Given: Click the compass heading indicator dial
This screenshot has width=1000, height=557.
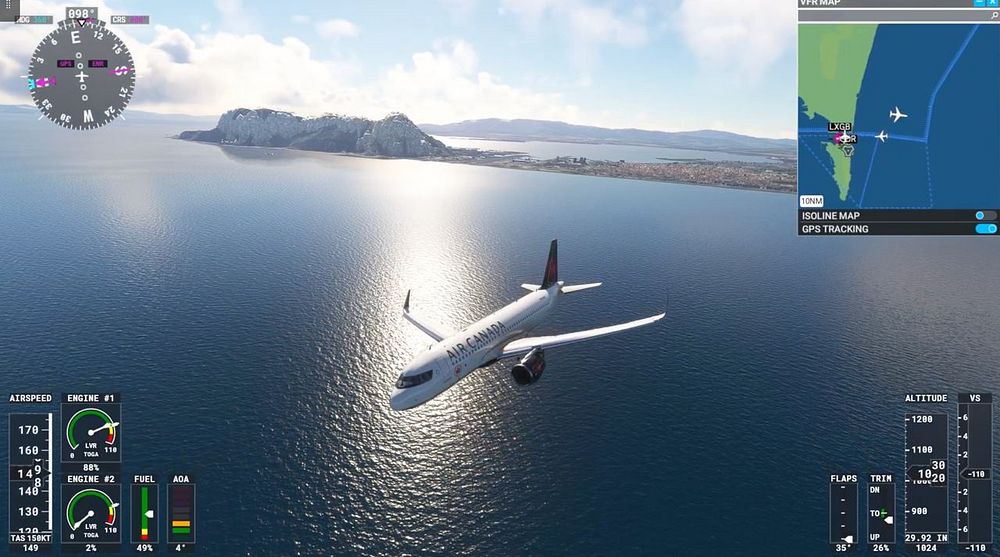Looking at the screenshot, I should (81, 74).
